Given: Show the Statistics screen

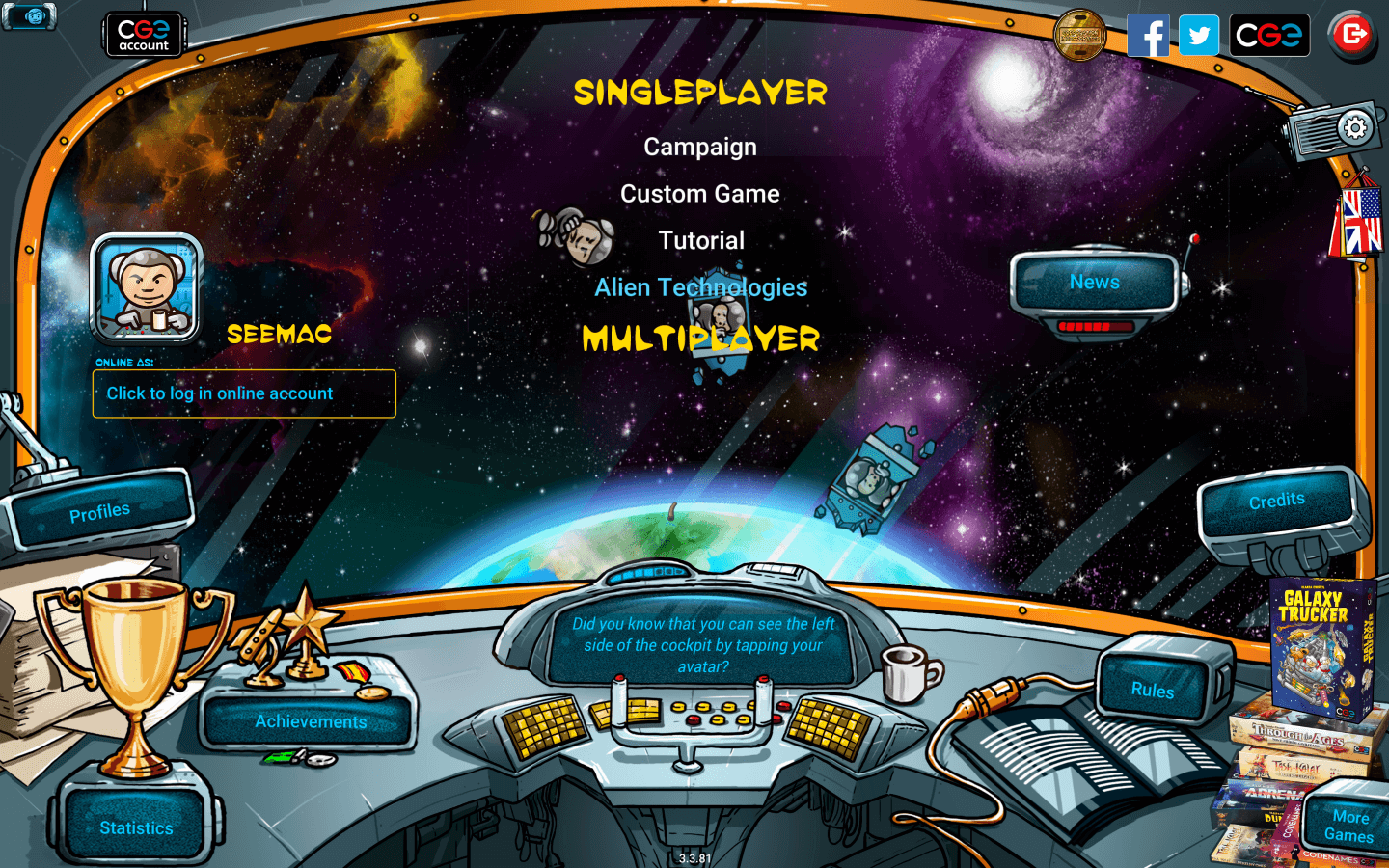Looking at the screenshot, I should pos(137,827).
